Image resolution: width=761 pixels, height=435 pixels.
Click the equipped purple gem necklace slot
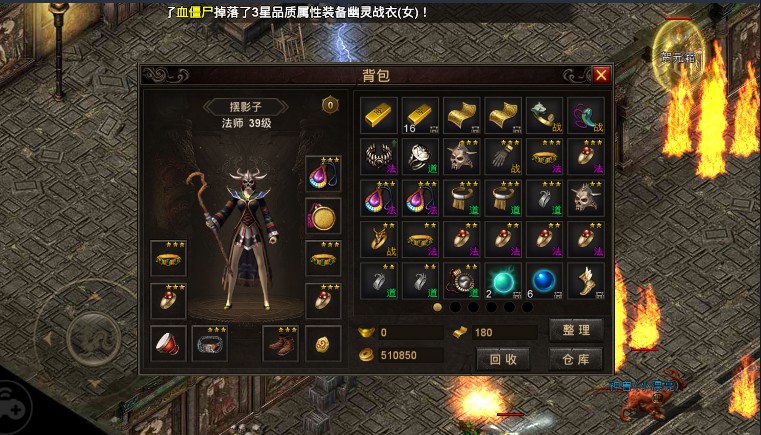(x=323, y=173)
